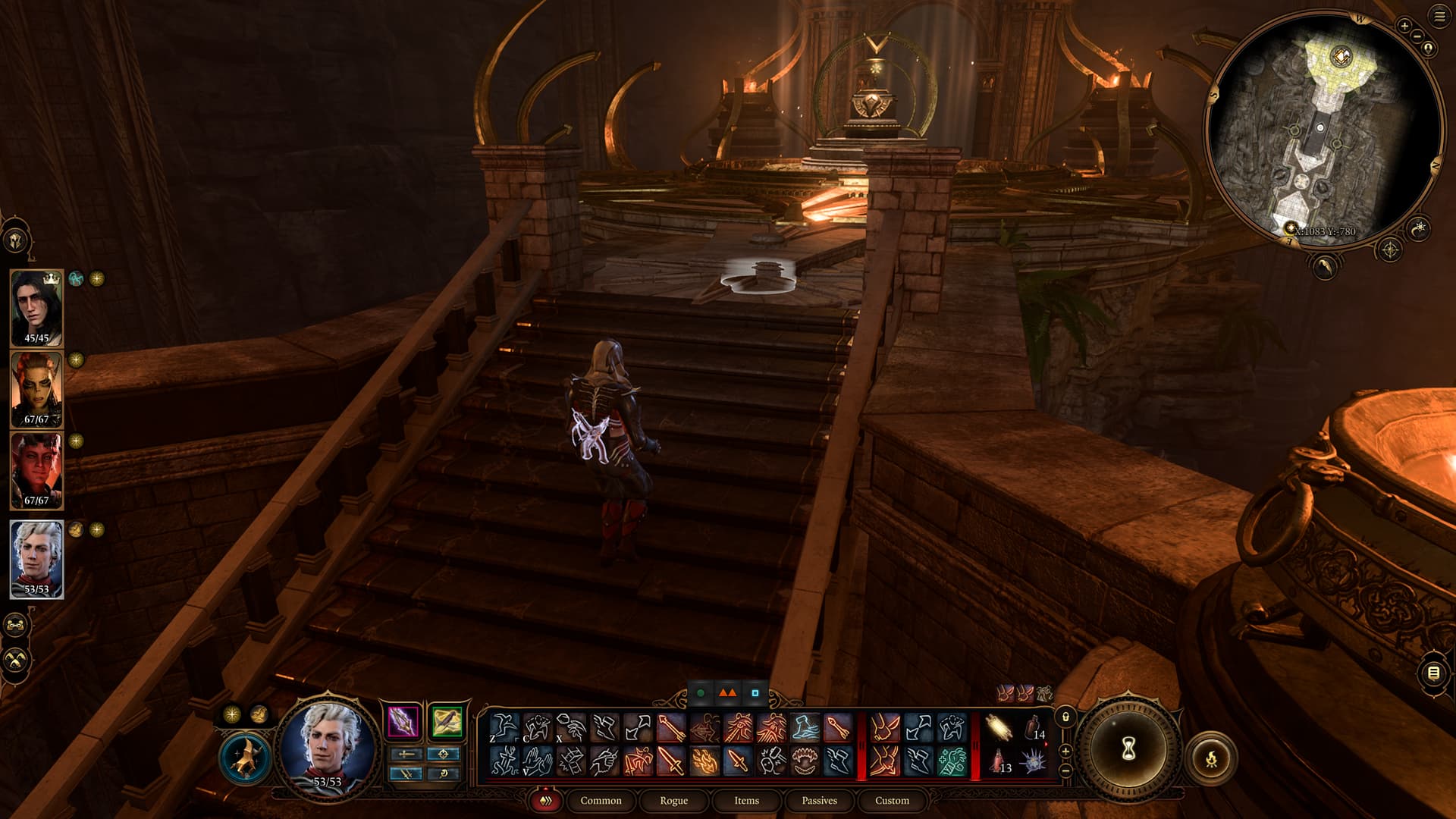Activate the flaming fire ability icon
Image resolution: width=1456 pixels, height=819 pixels.
[704, 761]
